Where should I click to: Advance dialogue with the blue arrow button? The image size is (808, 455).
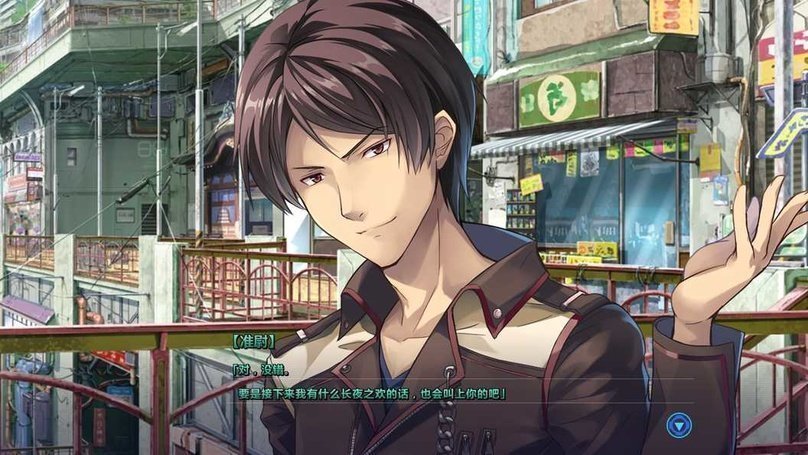[679, 424]
